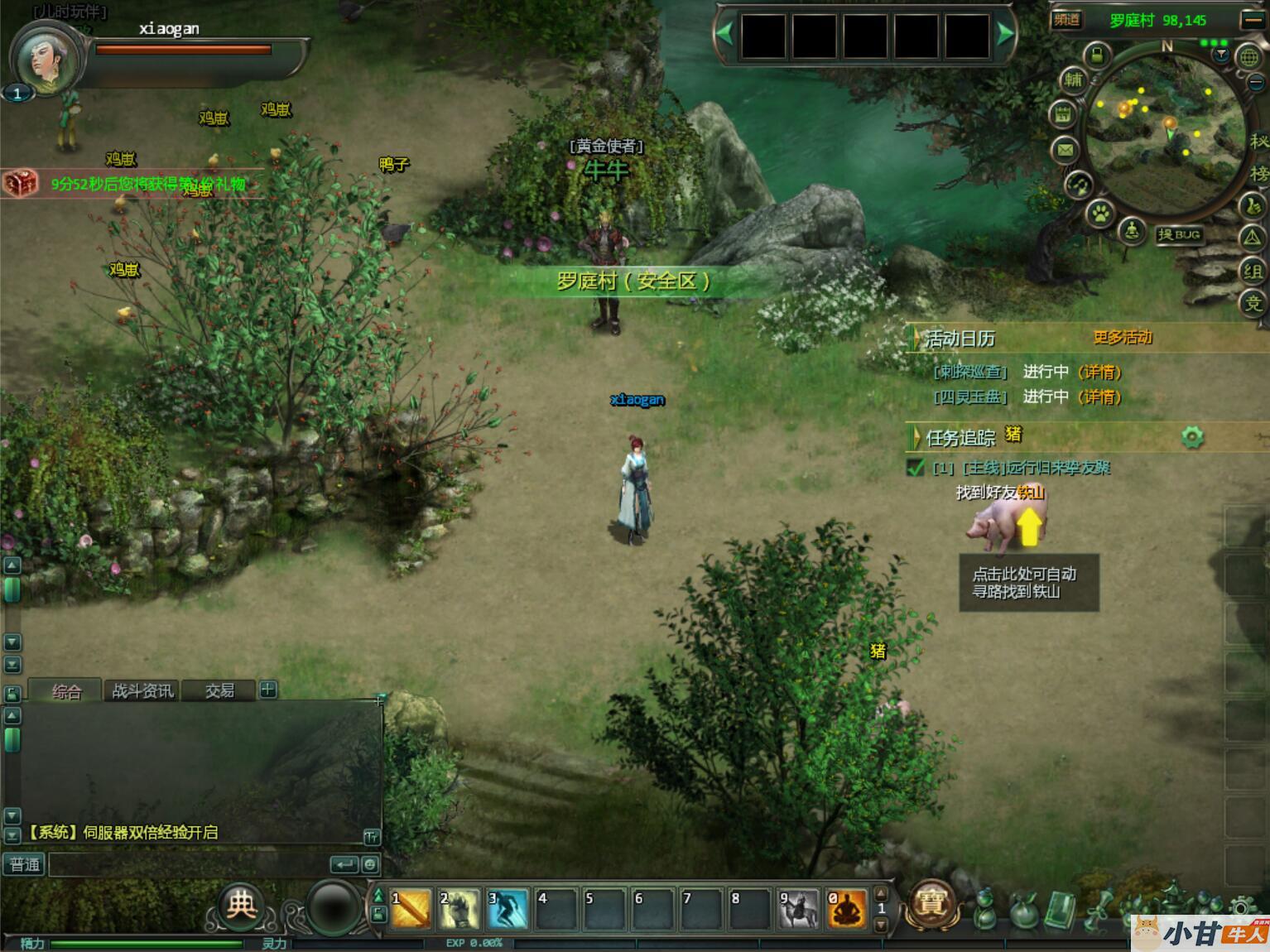This screenshot has width=1270, height=952.
Task: Click the quest tracker gear settings icon
Action: [1192, 436]
